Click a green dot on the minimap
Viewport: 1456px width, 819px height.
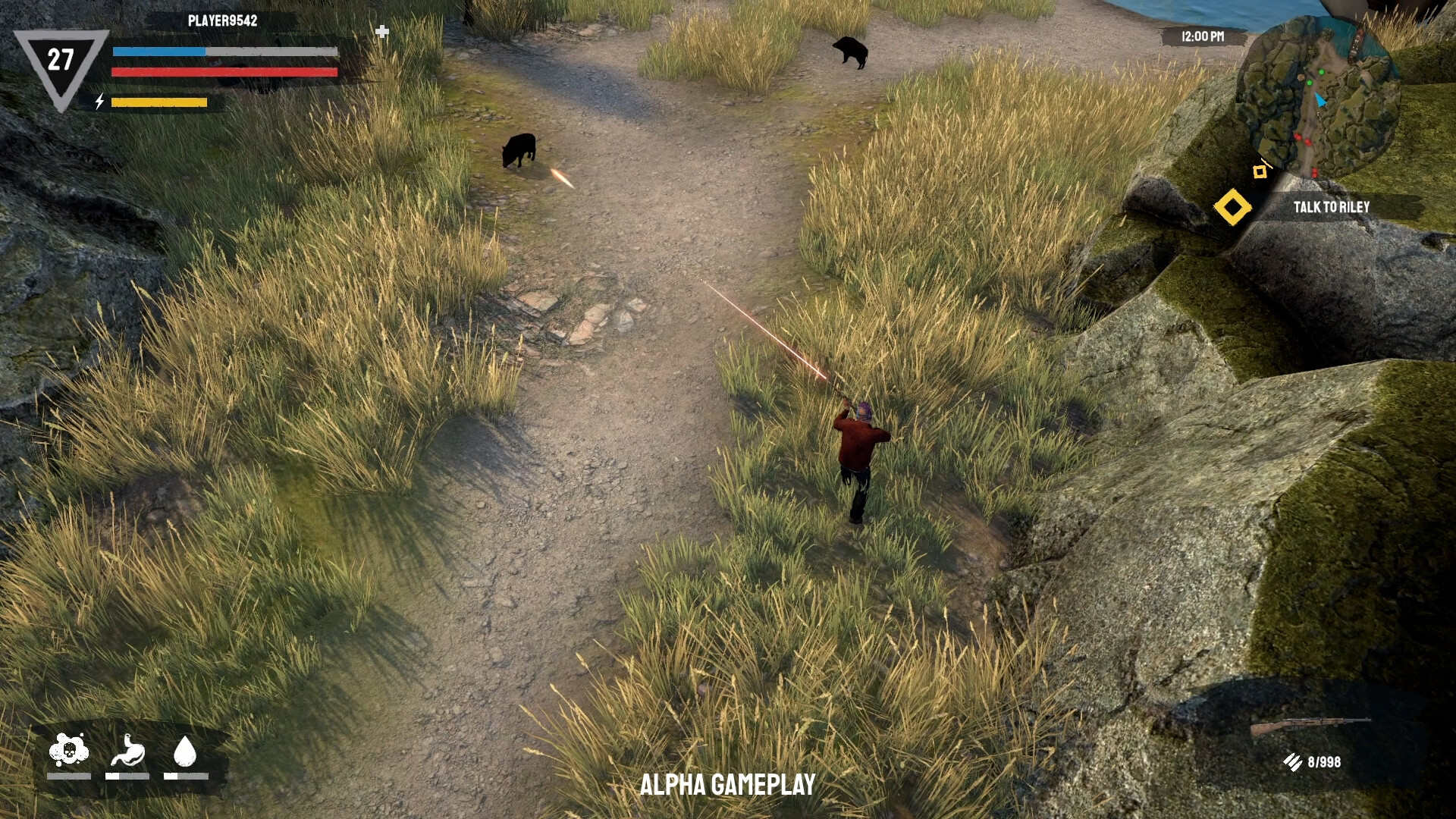tap(1321, 72)
